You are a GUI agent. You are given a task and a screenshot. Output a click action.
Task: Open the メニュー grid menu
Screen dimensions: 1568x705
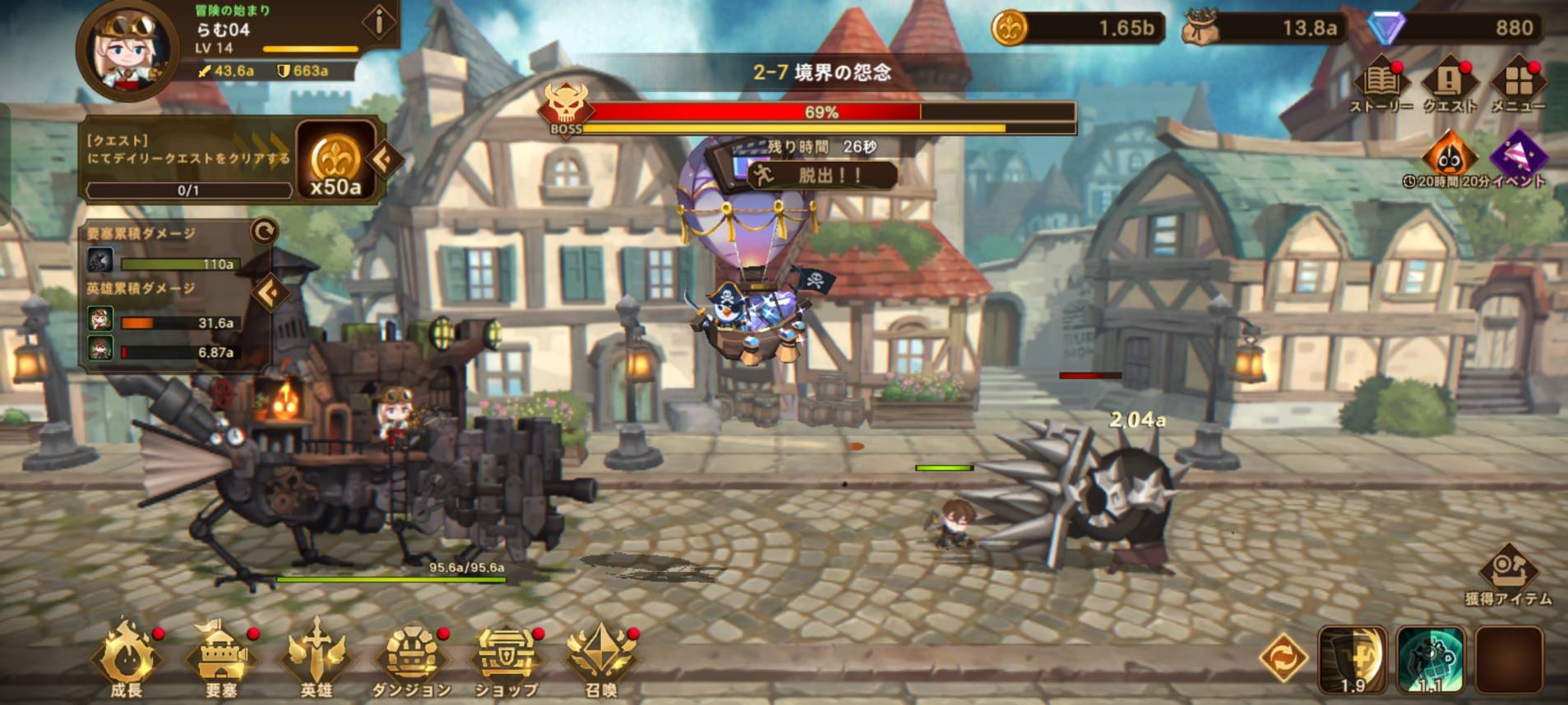pos(1518,85)
